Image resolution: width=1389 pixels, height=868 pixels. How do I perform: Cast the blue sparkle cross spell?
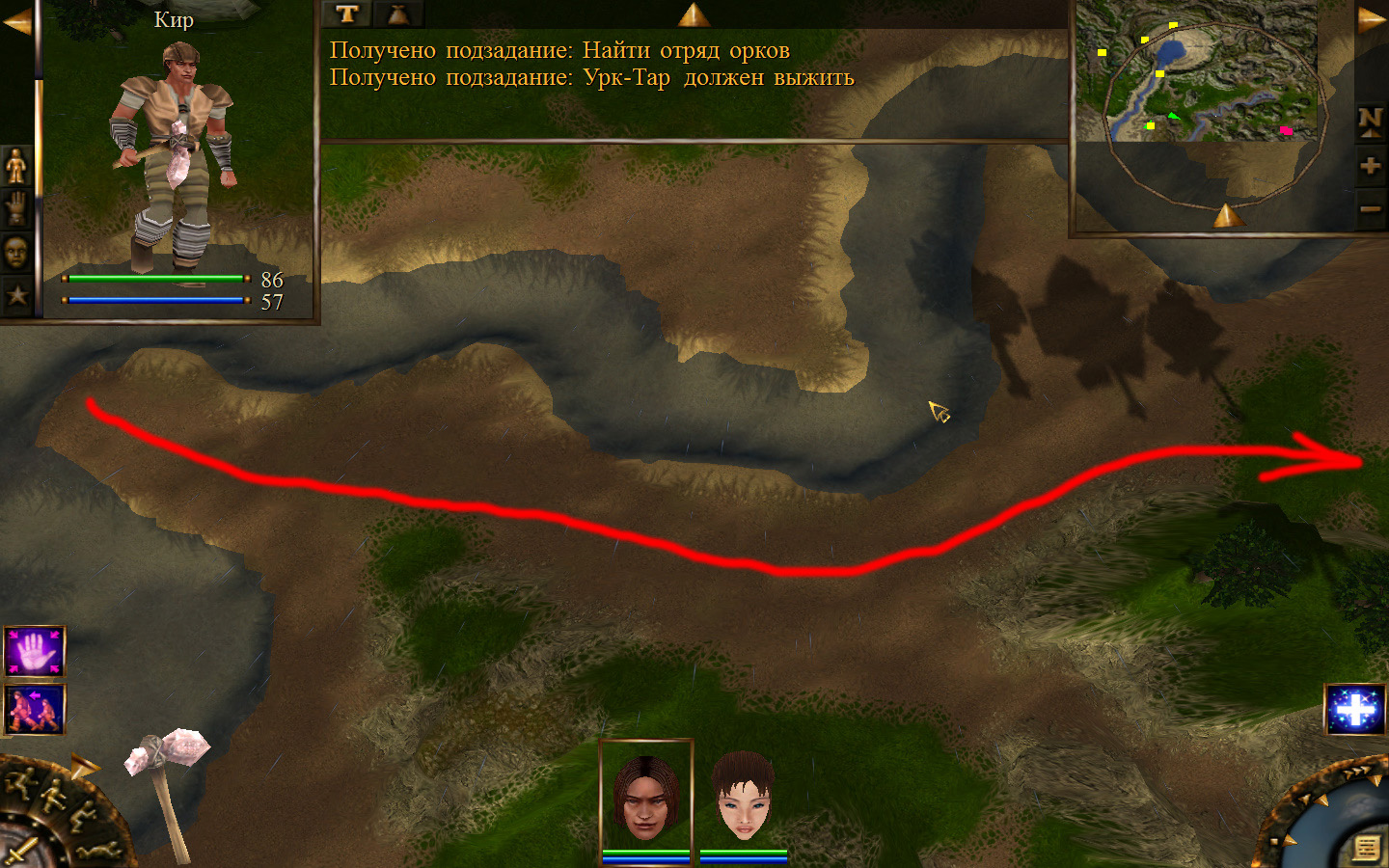[x=1355, y=711]
